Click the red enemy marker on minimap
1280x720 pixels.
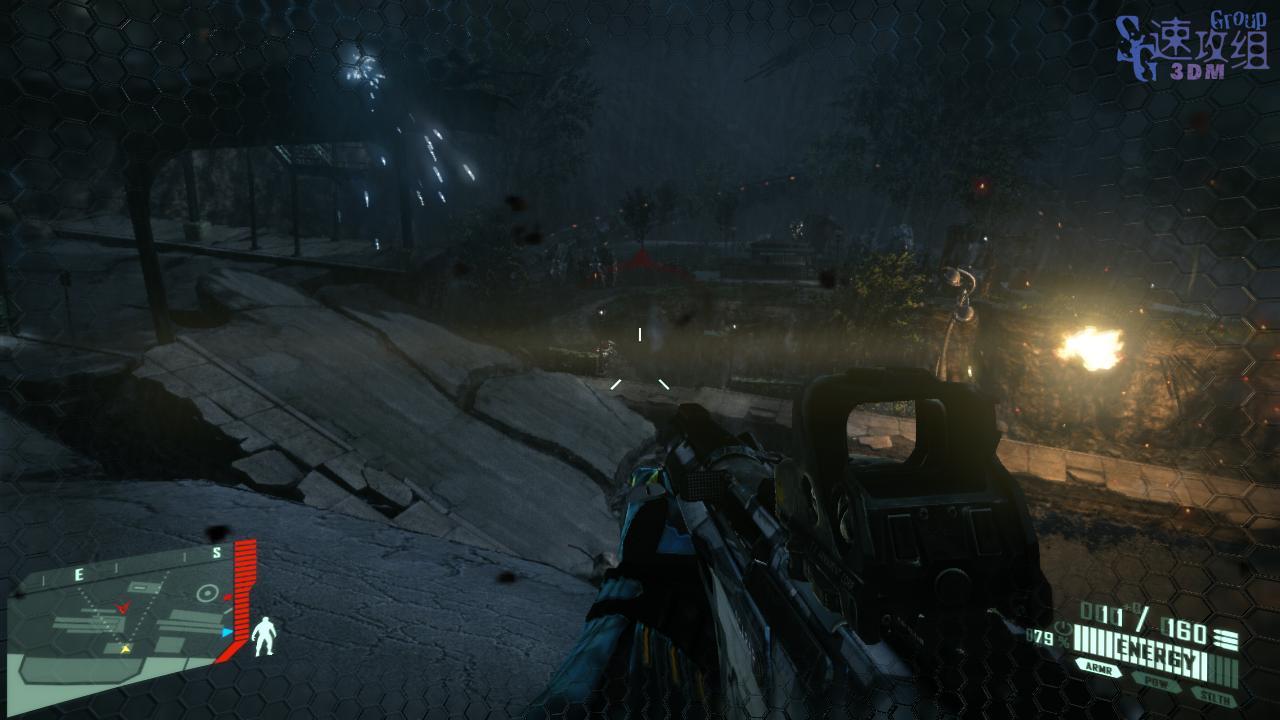tap(123, 606)
